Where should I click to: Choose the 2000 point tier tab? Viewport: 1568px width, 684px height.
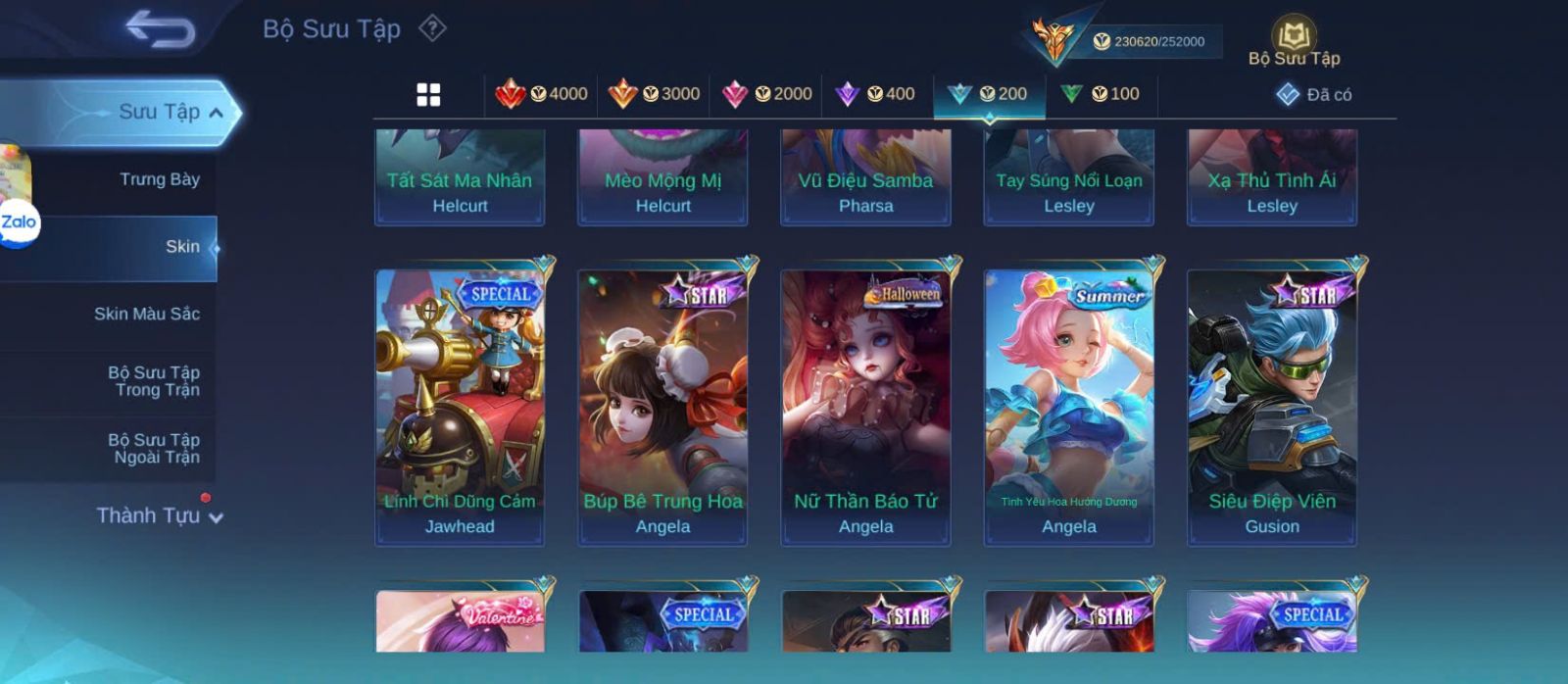coord(766,94)
